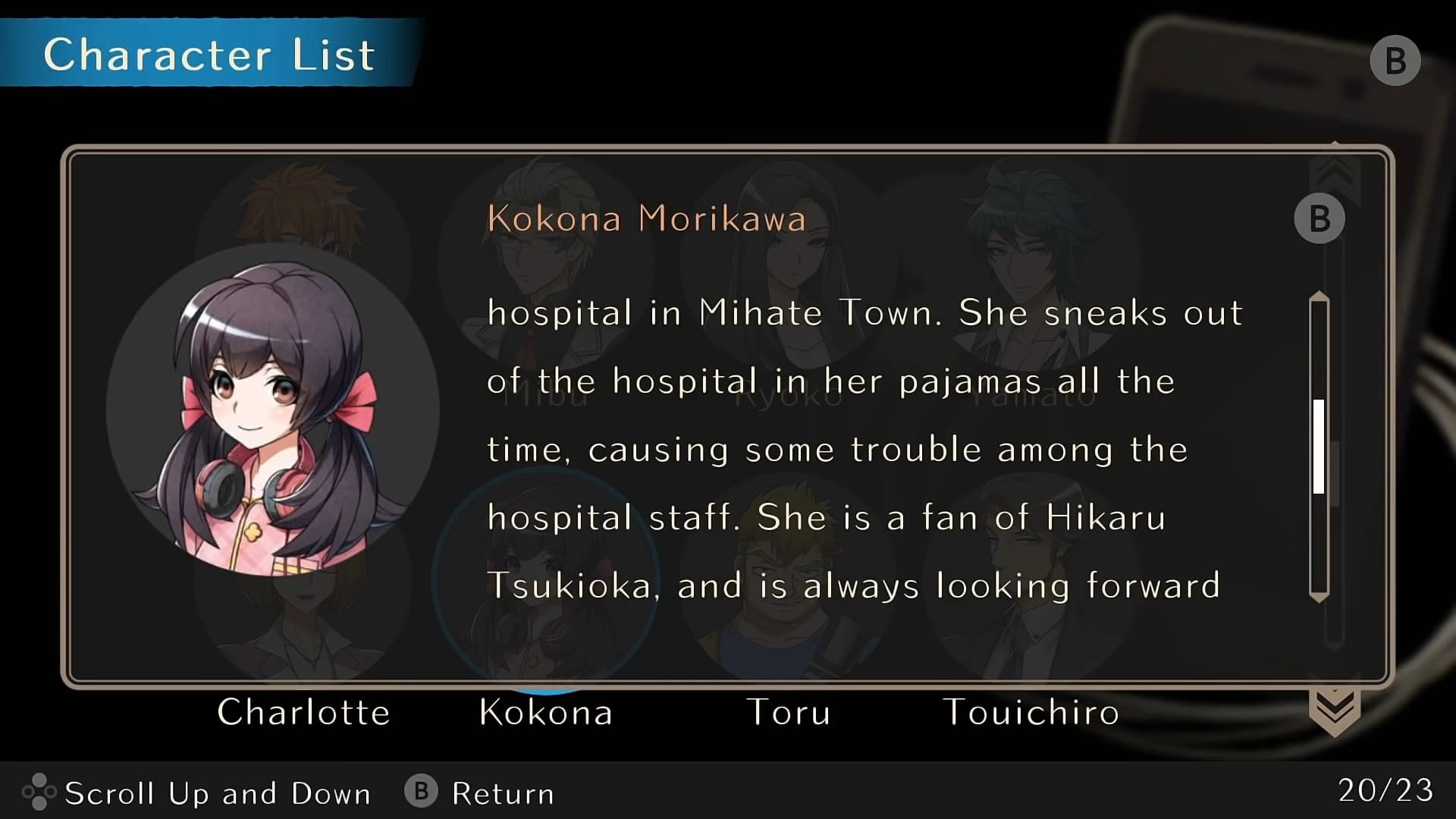Select the Charlotte name label
The width and height of the screenshot is (1456, 819).
pyautogui.click(x=303, y=713)
